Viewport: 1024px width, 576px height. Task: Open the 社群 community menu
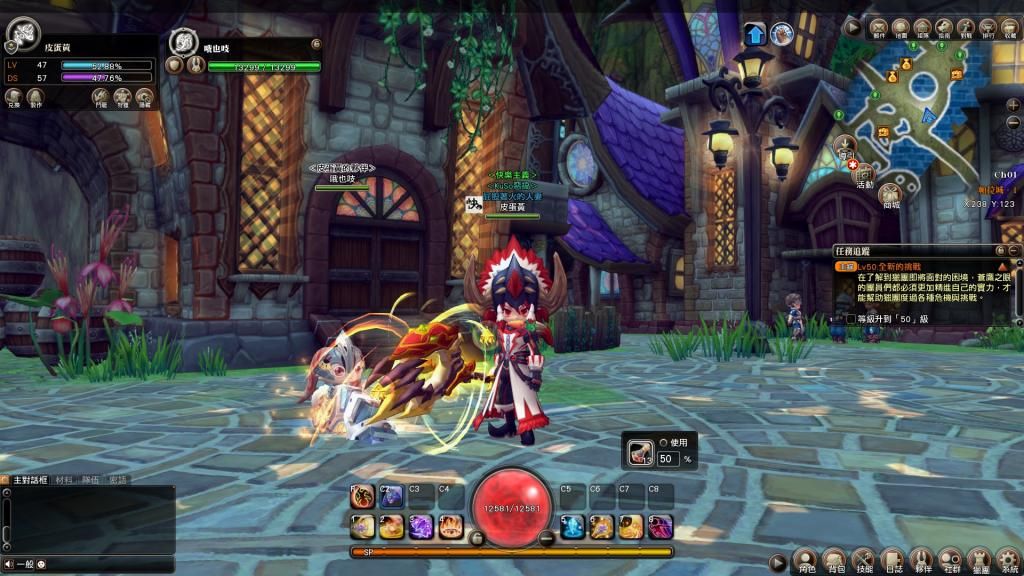point(952,560)
